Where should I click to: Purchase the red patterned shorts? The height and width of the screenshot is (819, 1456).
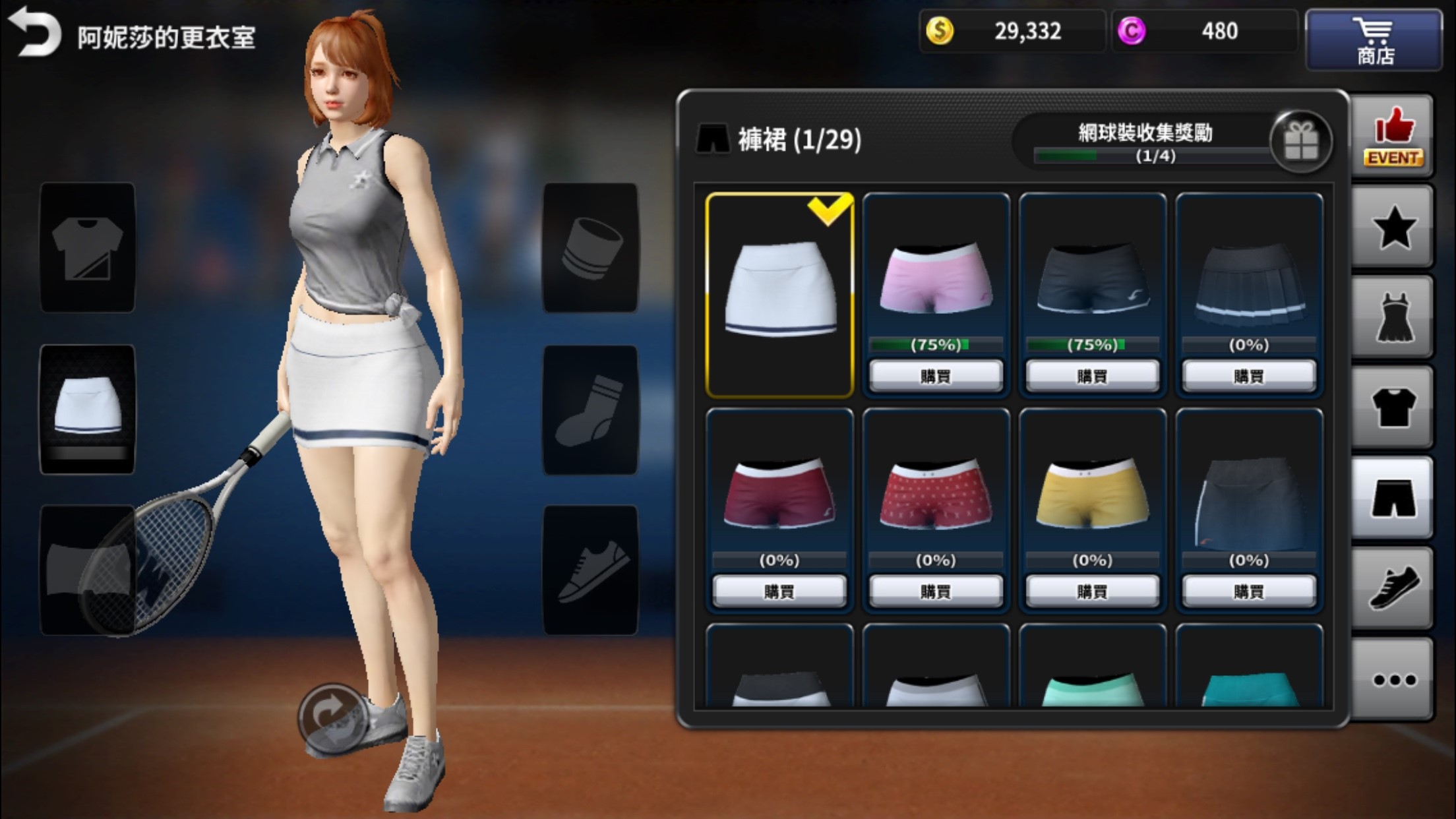936,591
